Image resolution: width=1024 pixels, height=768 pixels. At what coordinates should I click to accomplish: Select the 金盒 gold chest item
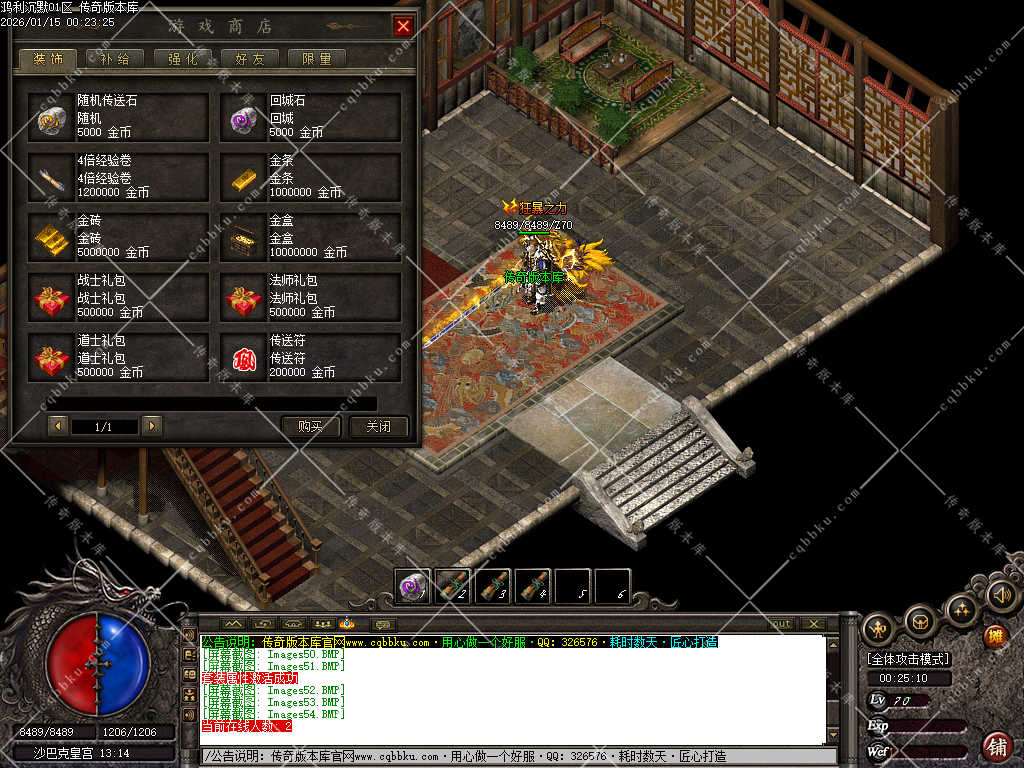click(x=310, y=237)
